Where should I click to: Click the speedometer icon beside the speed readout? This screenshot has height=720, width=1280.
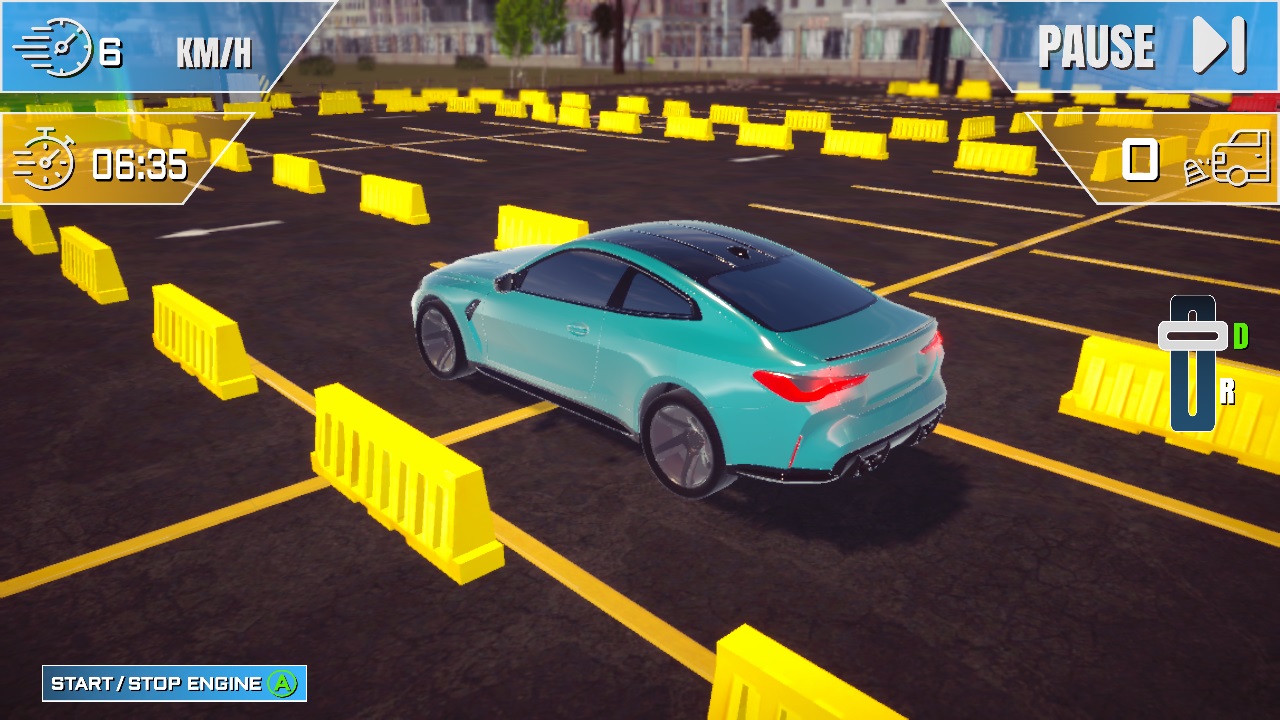click(x=62, y=44)
